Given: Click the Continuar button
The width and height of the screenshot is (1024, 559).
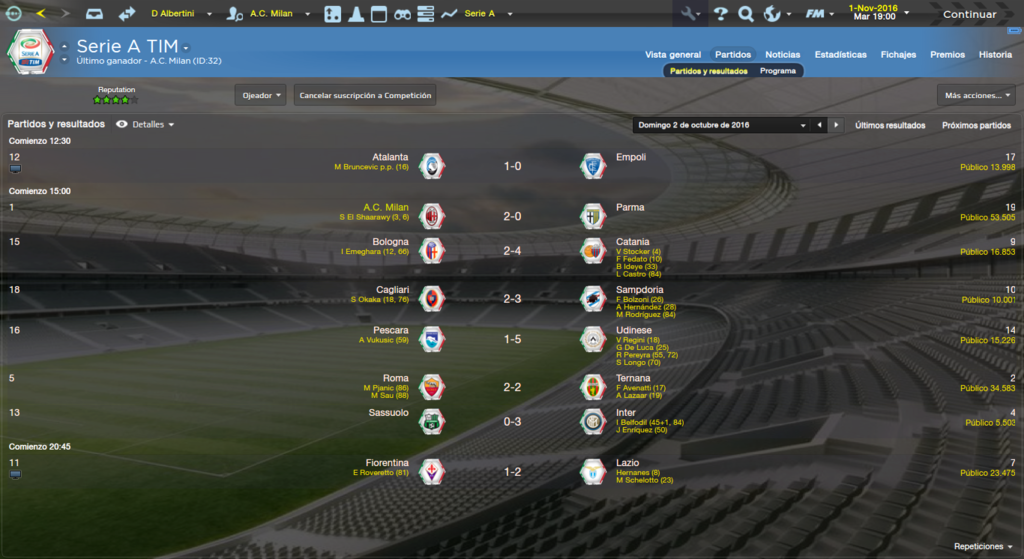Looking at the screenshot, I should pos(969,14).
